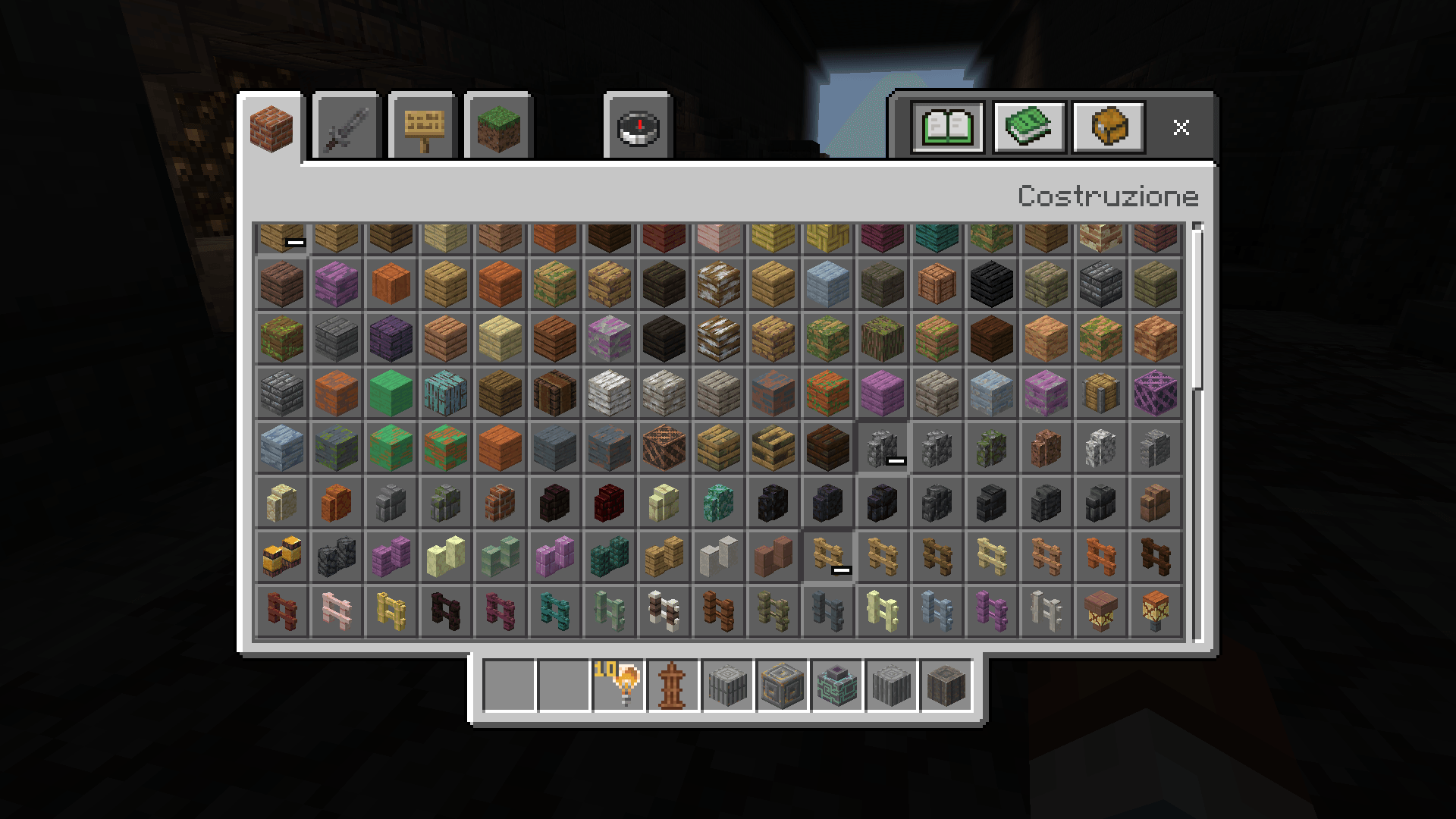Close the Costruzione inventory with the X

tap(1181, 127)
